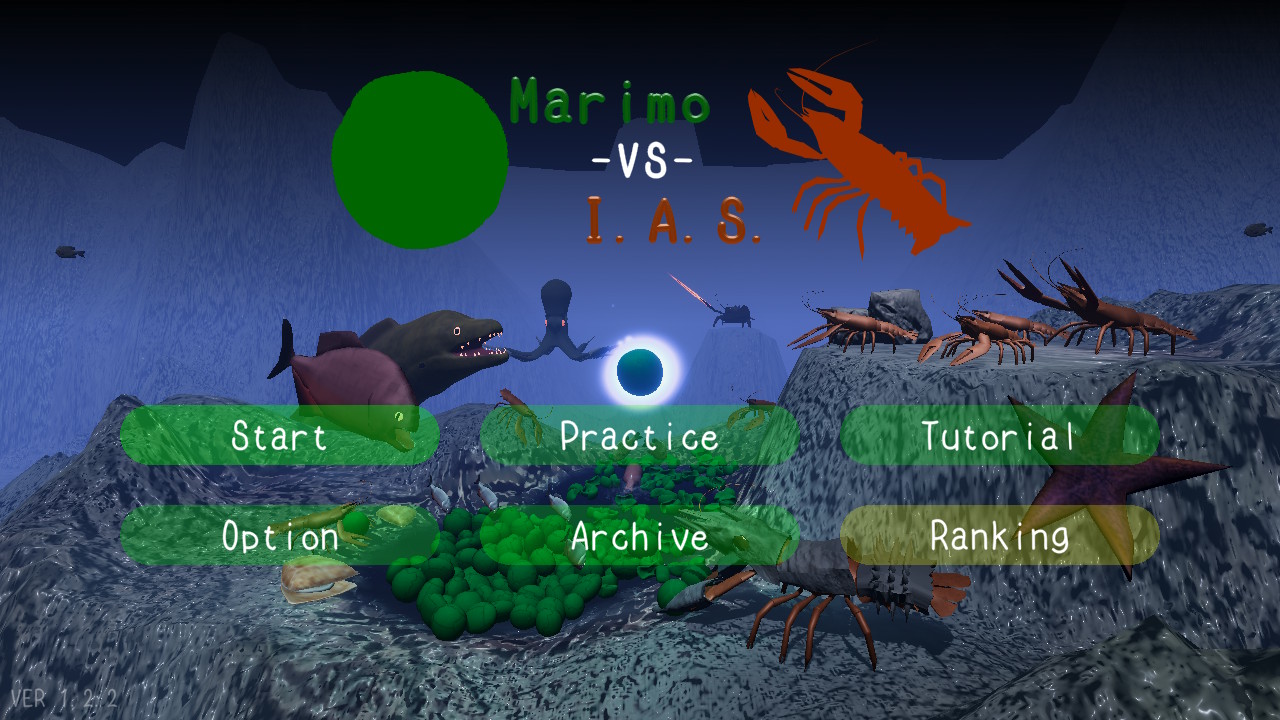View the Archive
Image resolution: width=1280 pixels, height=720 pixels.
pyautogui.click(x=640, y=537)
